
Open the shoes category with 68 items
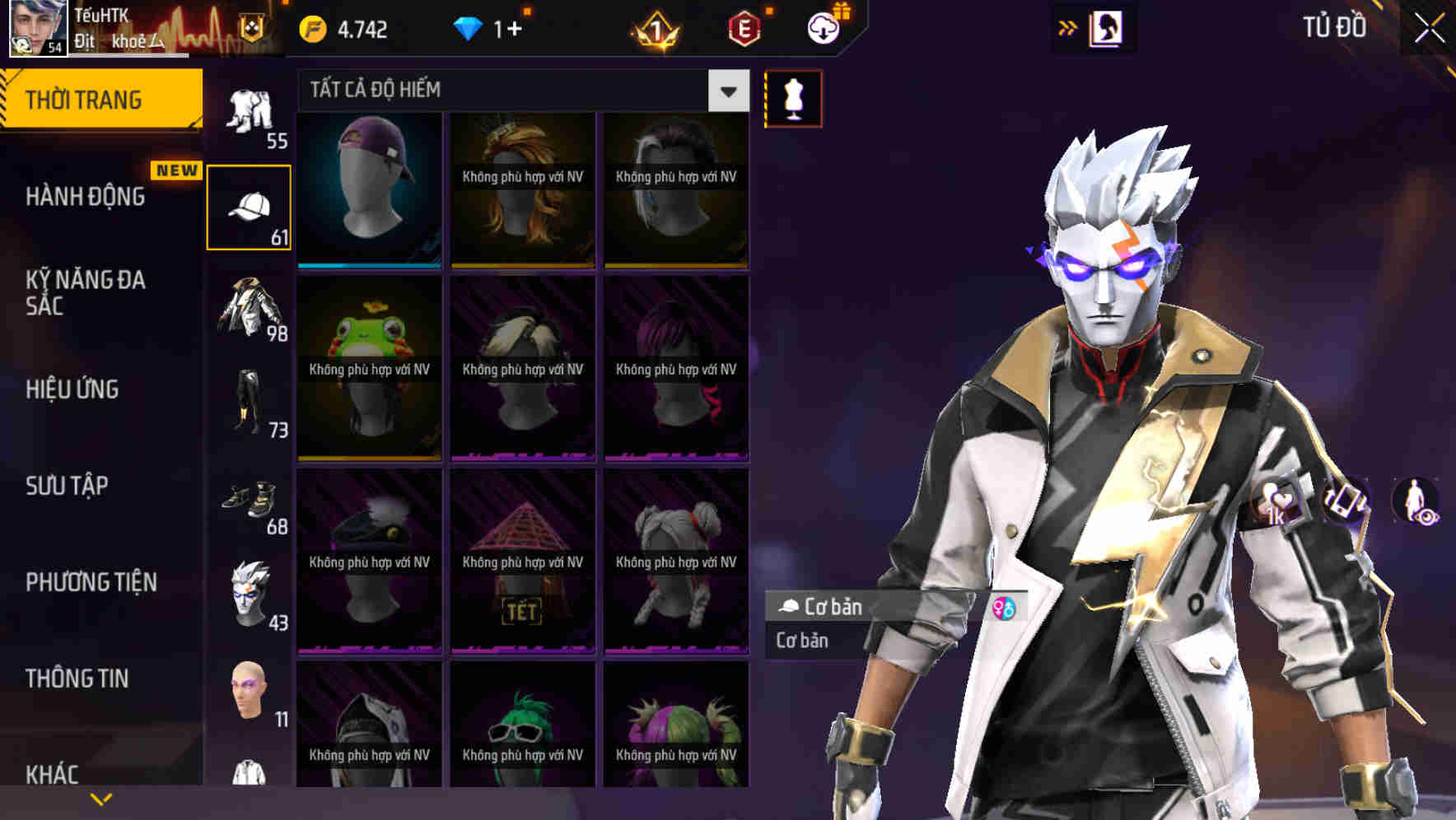click(250, 501)
